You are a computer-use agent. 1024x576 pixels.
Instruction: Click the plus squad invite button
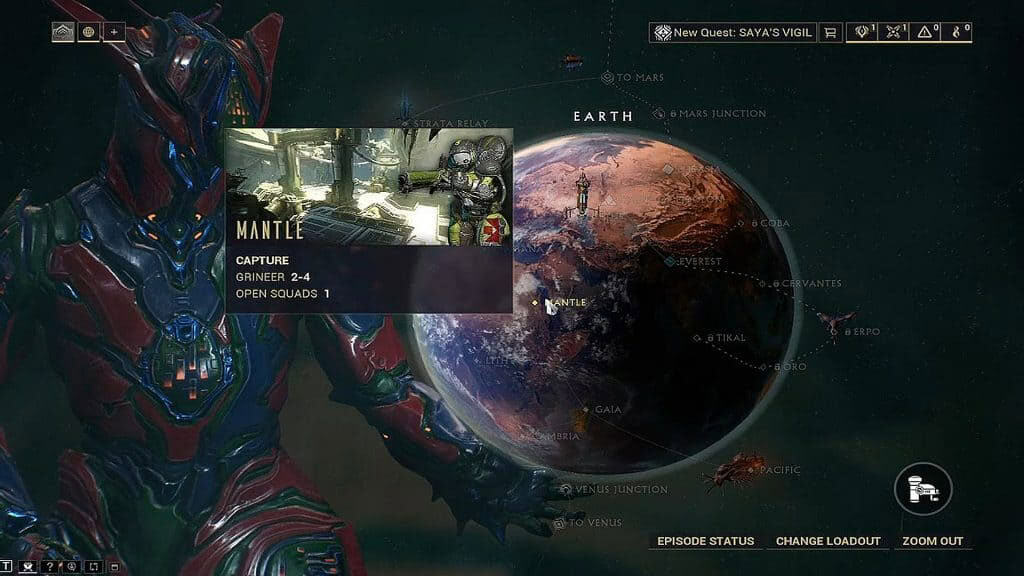click(x=114, y=31)
